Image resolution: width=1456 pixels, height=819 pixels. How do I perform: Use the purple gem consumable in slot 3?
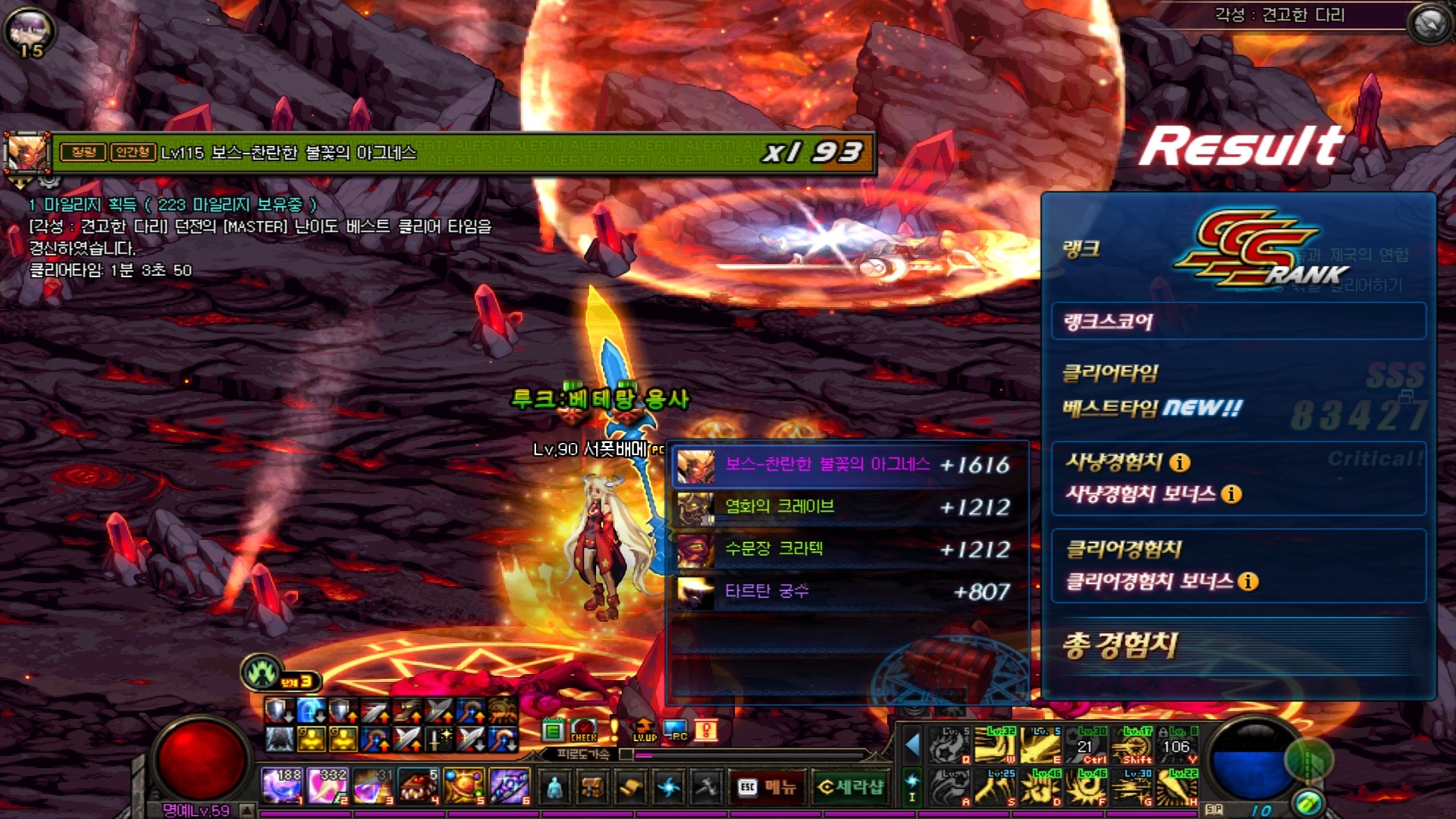[372, 786]
